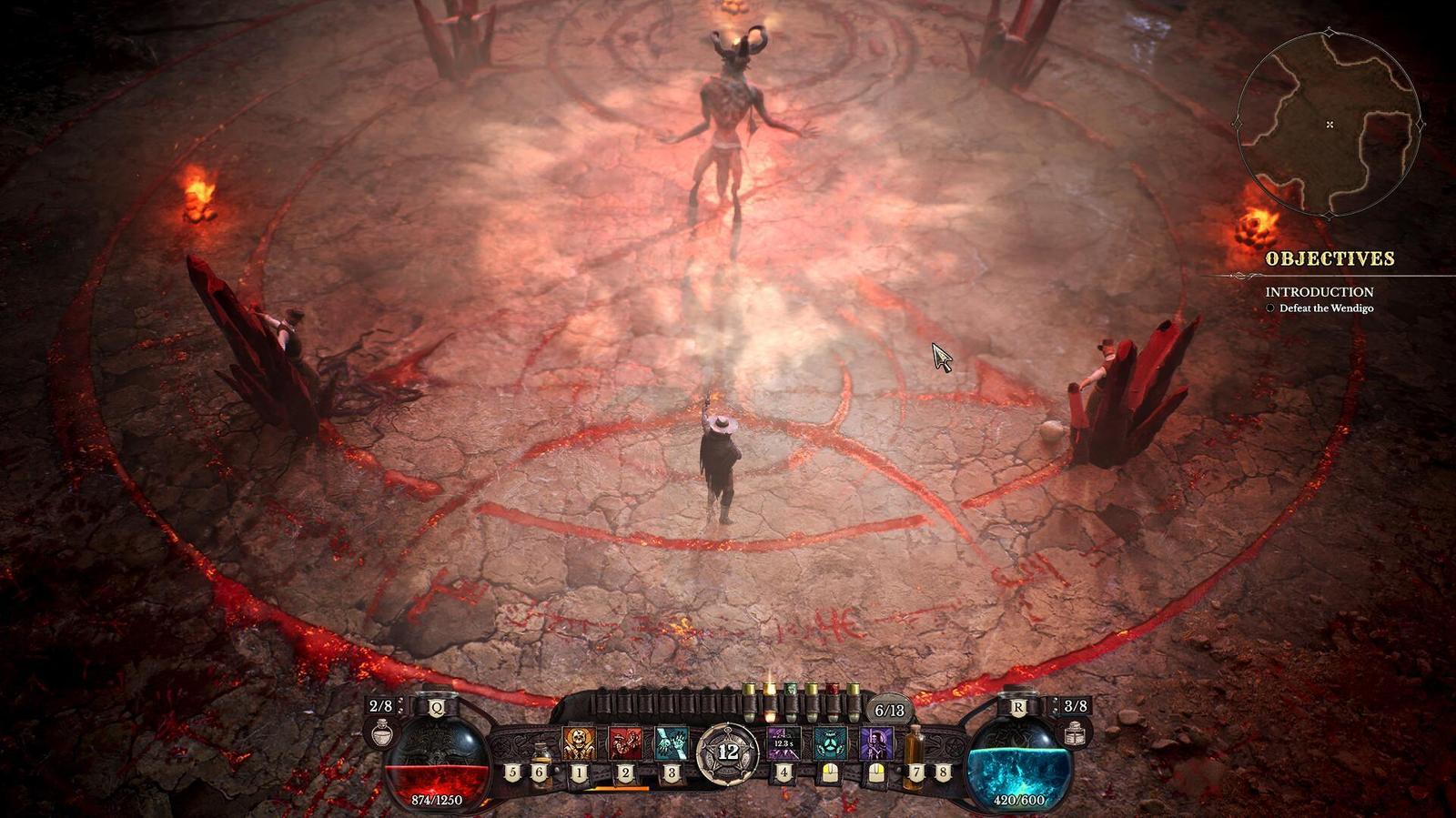Check the Defeat the Wendigo objective circle
1456x818 pixels.
click(1270, 309)
